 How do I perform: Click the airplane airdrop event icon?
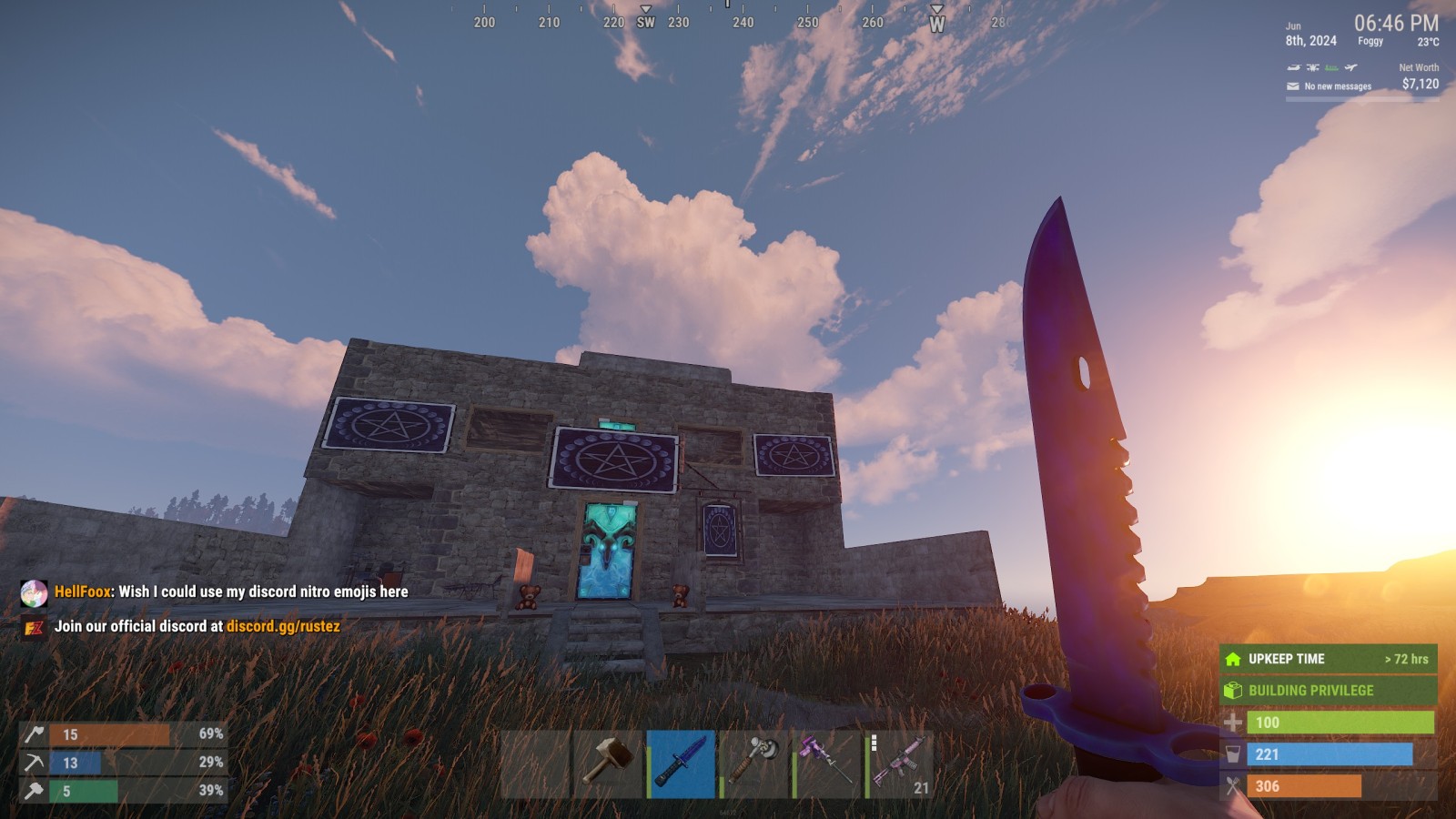tap(1351, 67)
